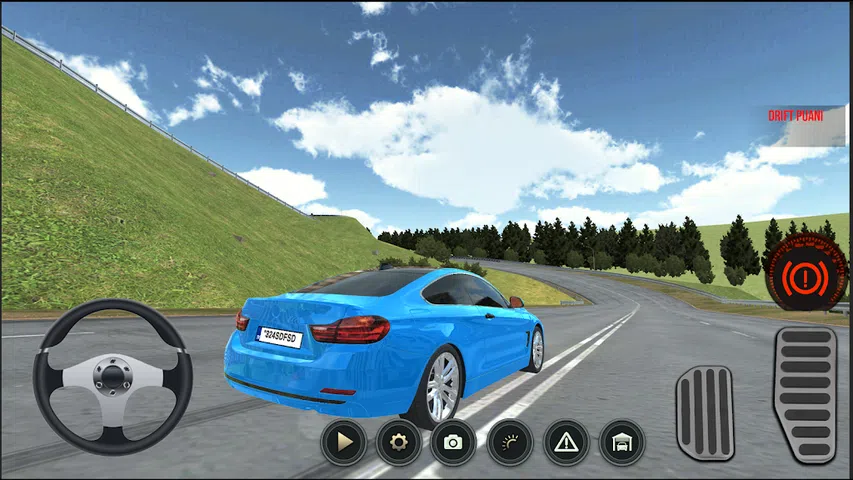This screenshot has width=853, height=480.
Task: Activate the hazard warning triangle button
Action: click(566, 441)
